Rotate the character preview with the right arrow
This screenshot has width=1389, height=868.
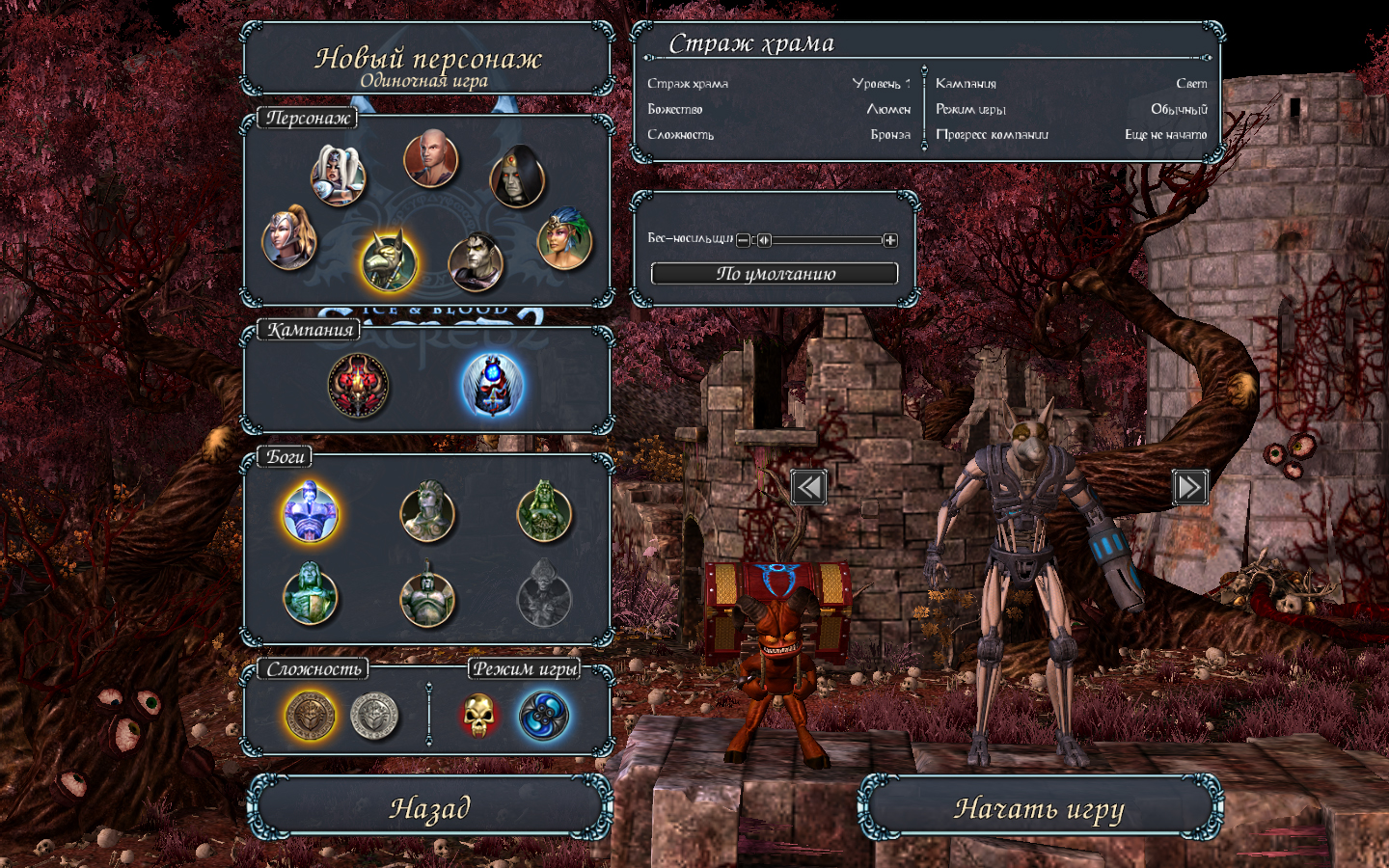tap(1189, 487)
